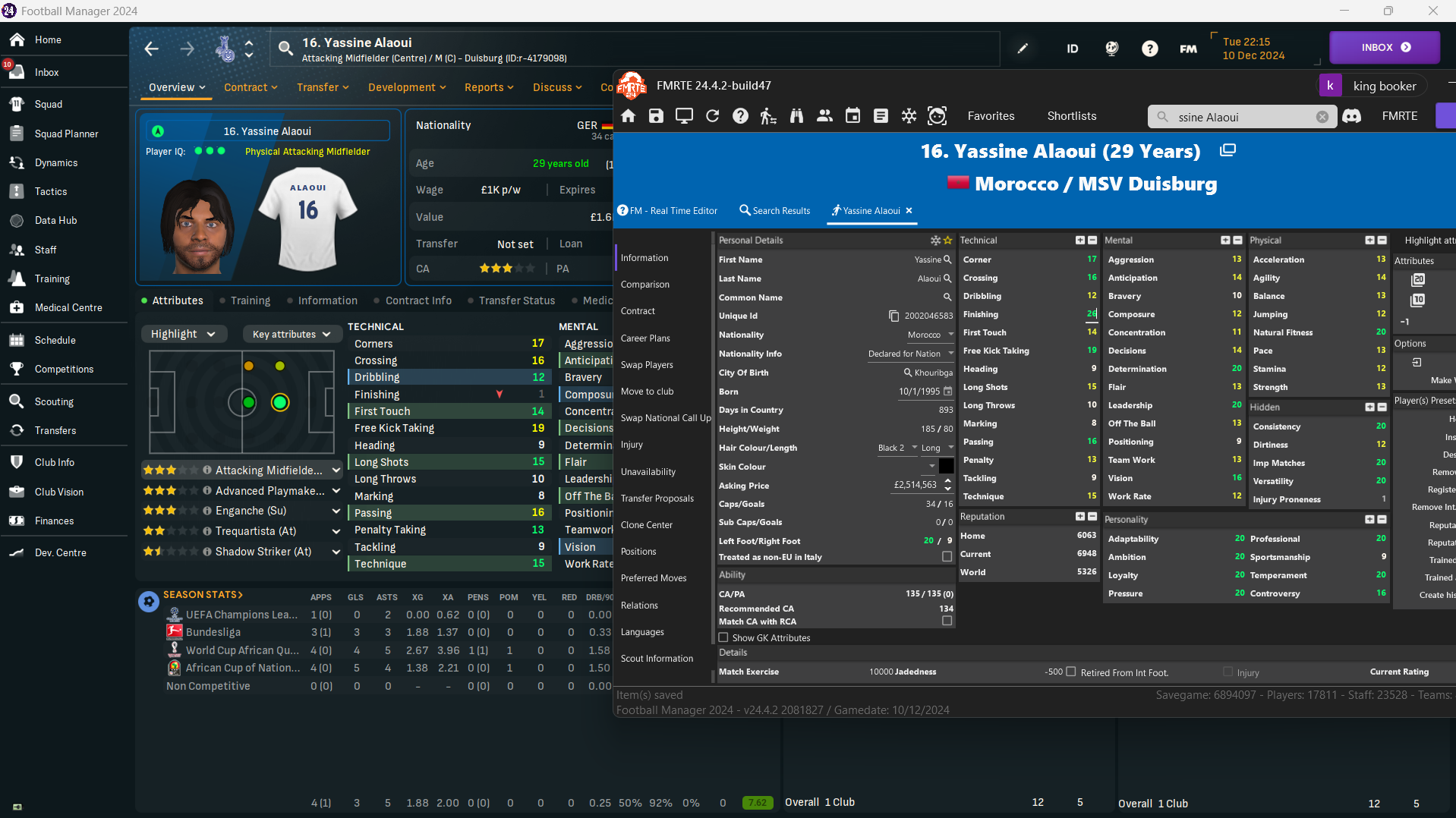This screenshot has width=1456, height=818.
Task: Open the Squad Planner page
Action: [x=66, y=134]
